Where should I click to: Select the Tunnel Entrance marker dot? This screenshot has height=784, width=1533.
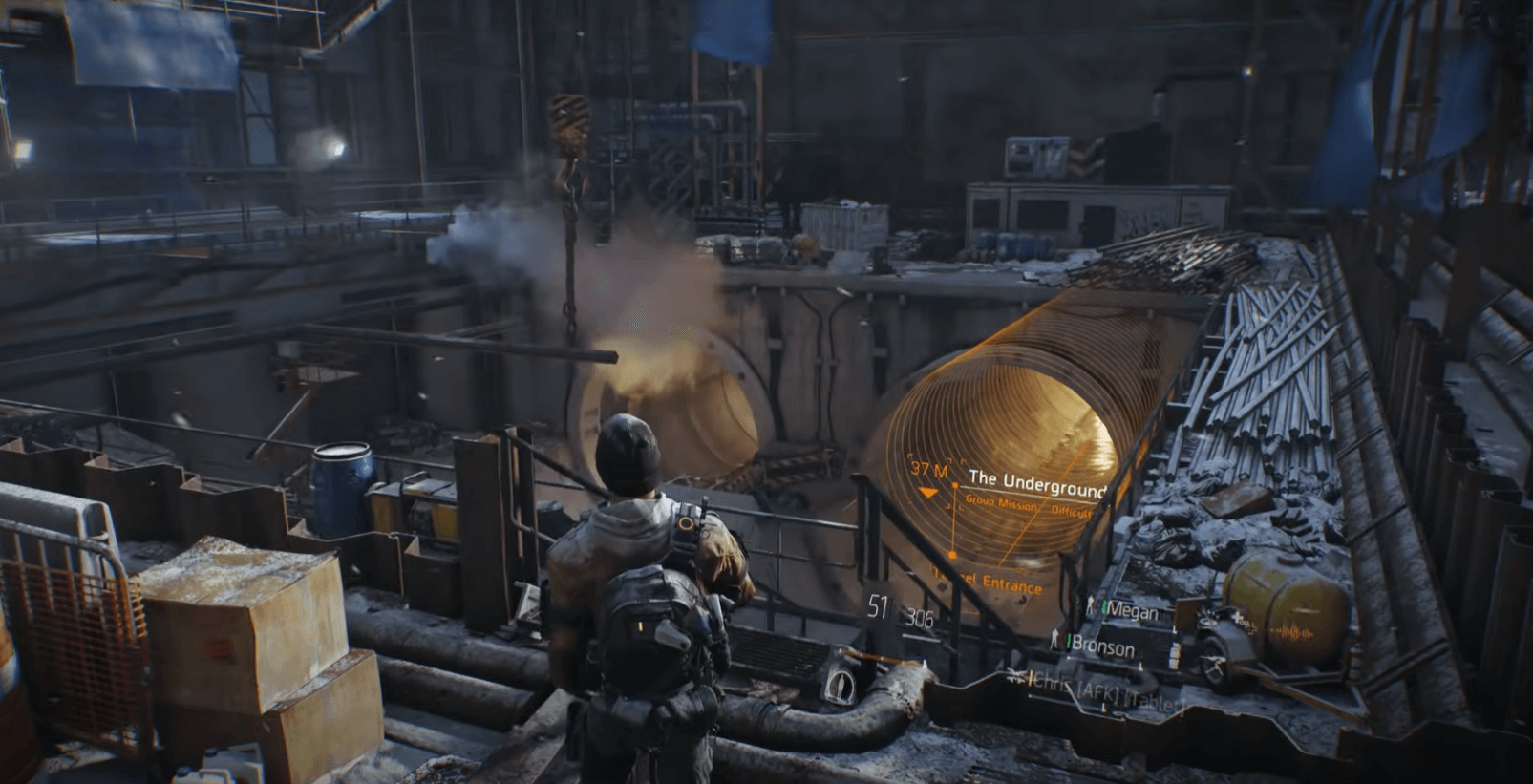click(951, 554)
